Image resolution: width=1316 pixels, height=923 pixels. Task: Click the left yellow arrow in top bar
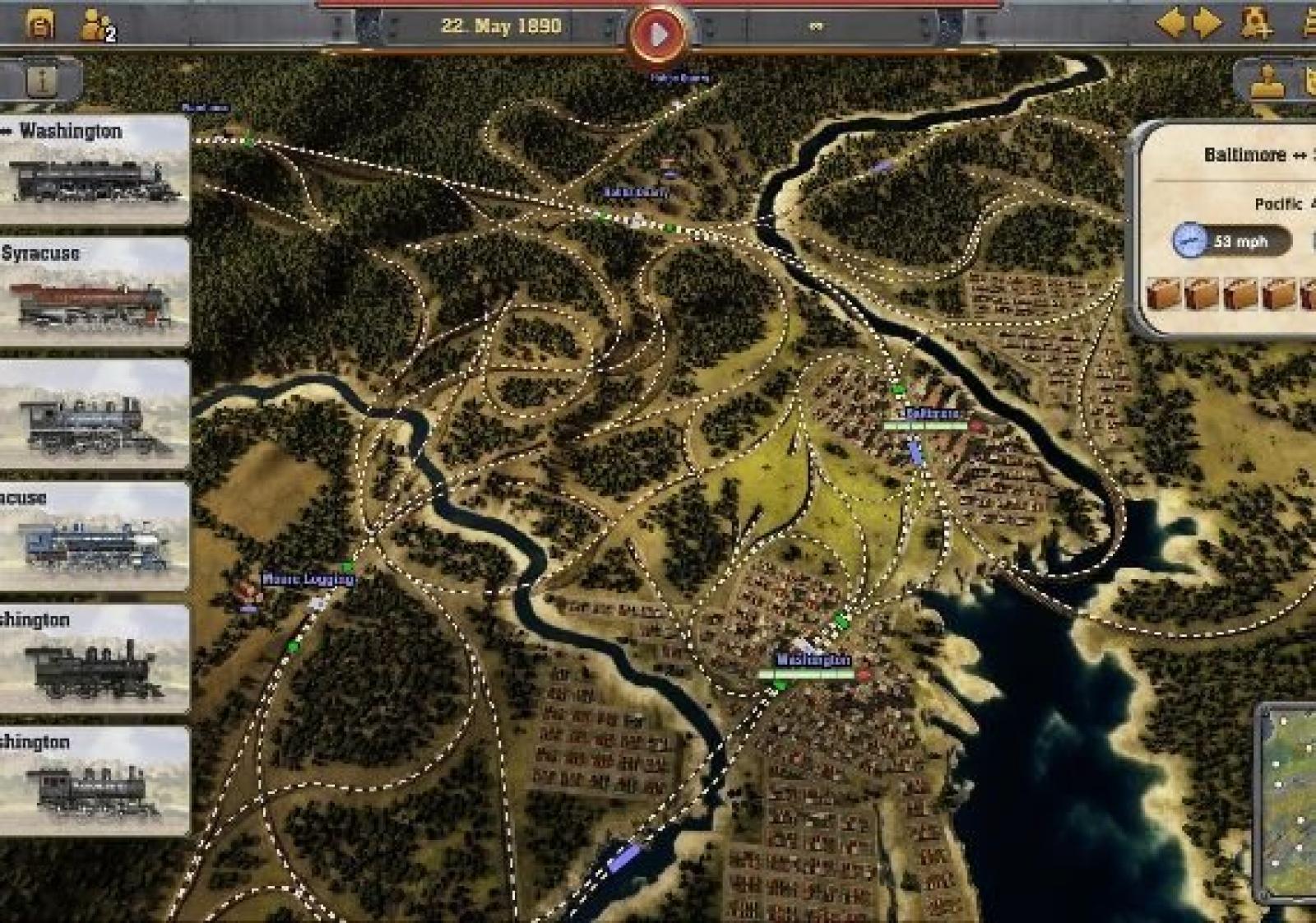tap(1170, 23)
